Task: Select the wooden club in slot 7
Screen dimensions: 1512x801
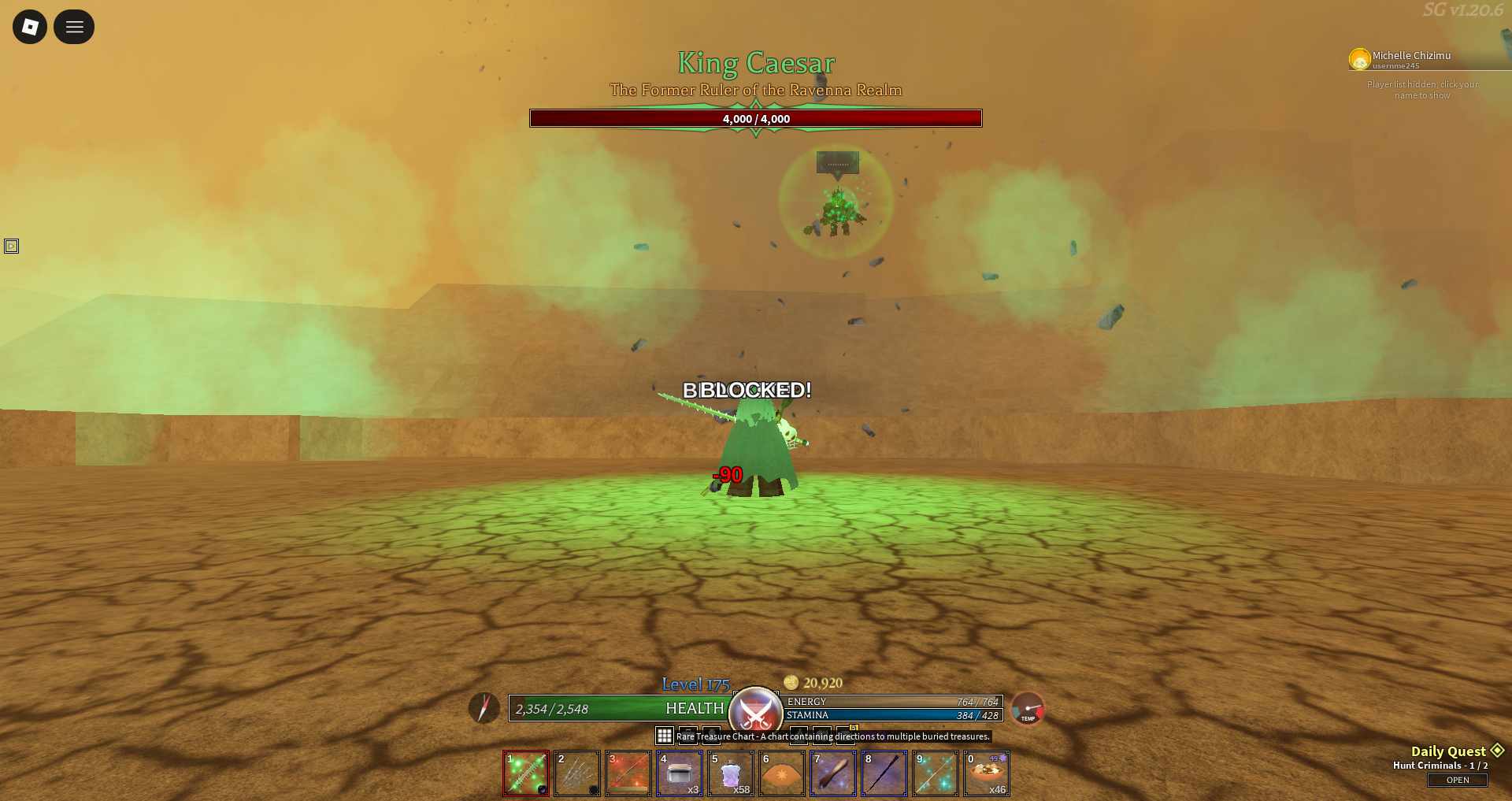Action: pos(833,773)
